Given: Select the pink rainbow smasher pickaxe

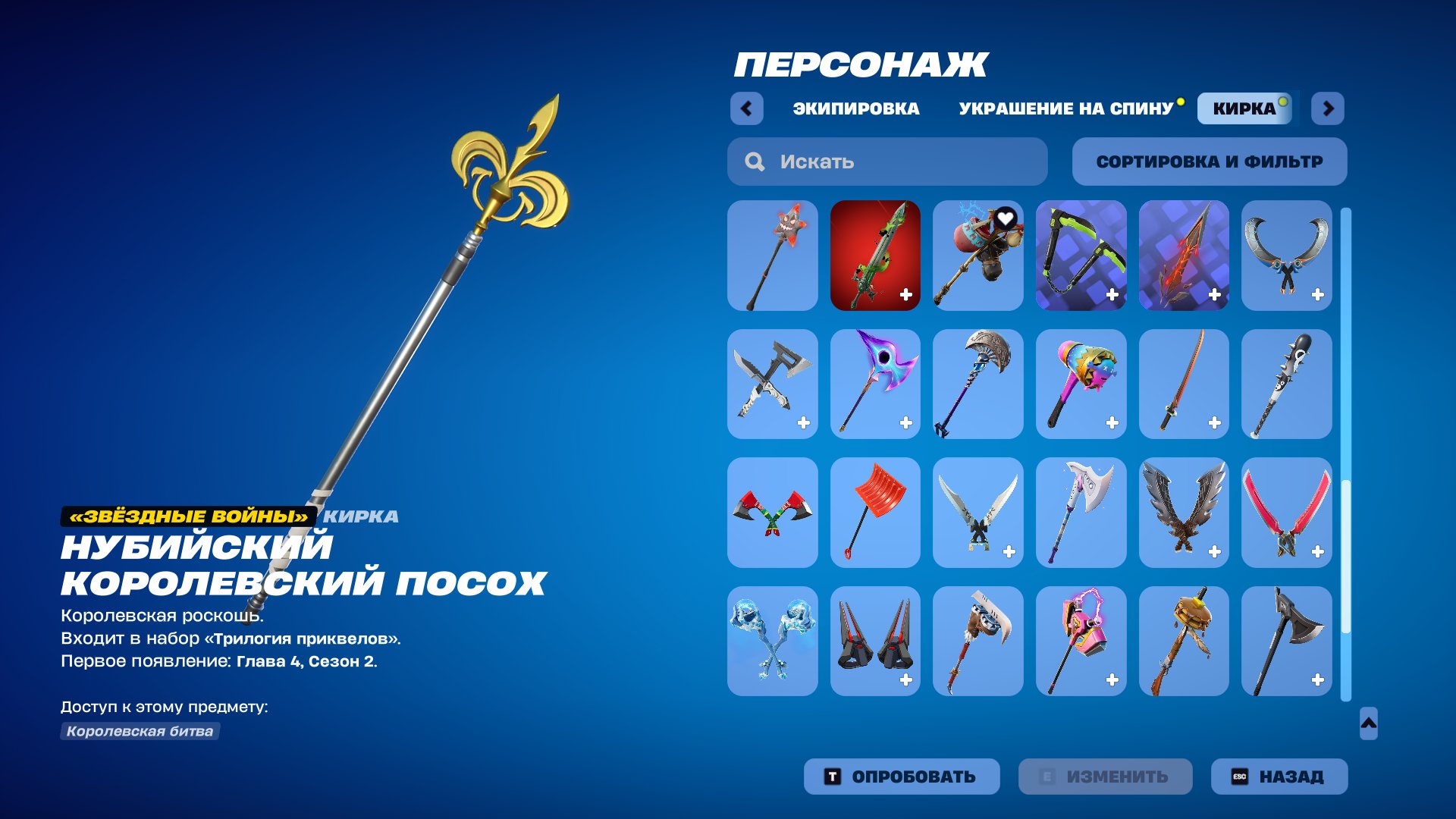Looking at the screenshot, I should pos(1081,384).
